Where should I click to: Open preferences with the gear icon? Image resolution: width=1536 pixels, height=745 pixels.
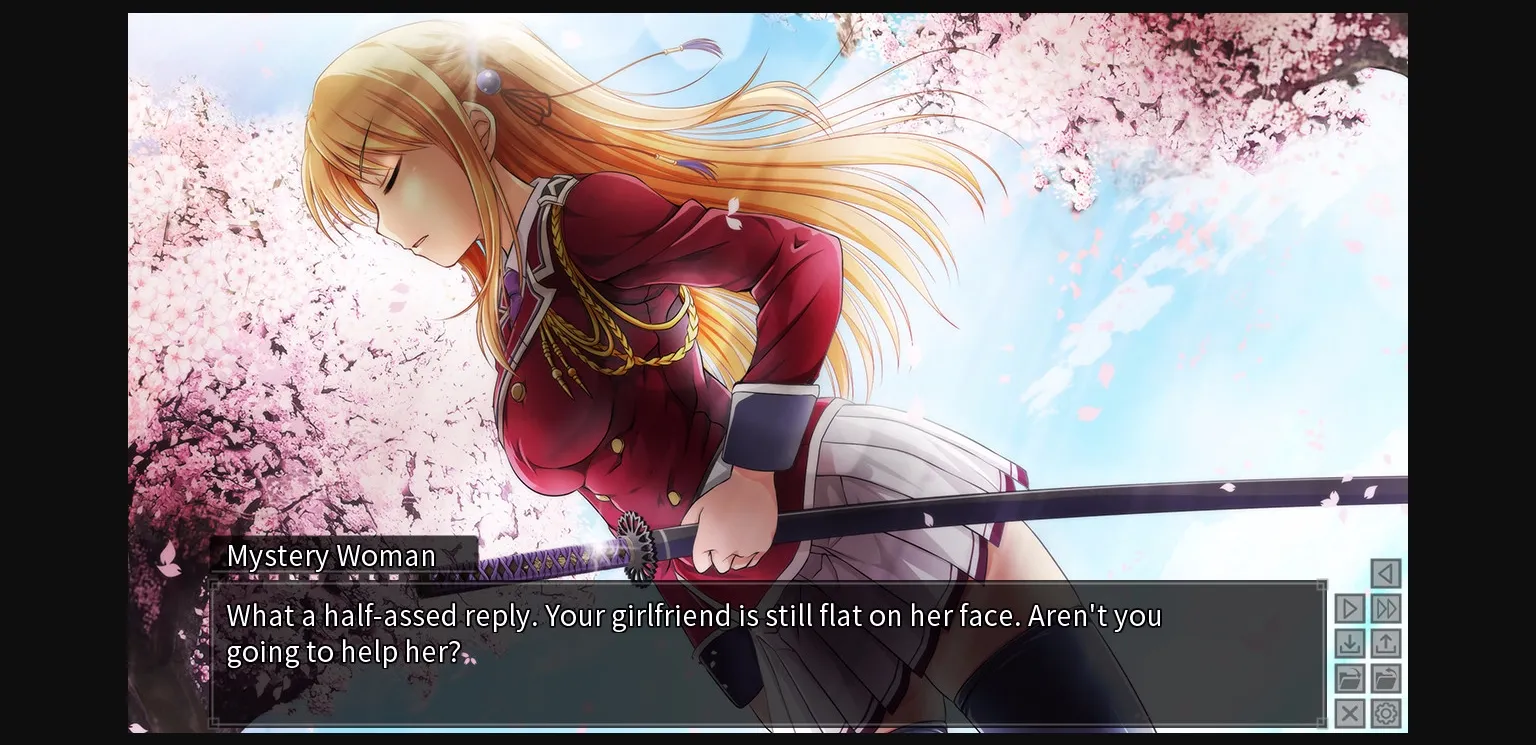click(1385, 713)
